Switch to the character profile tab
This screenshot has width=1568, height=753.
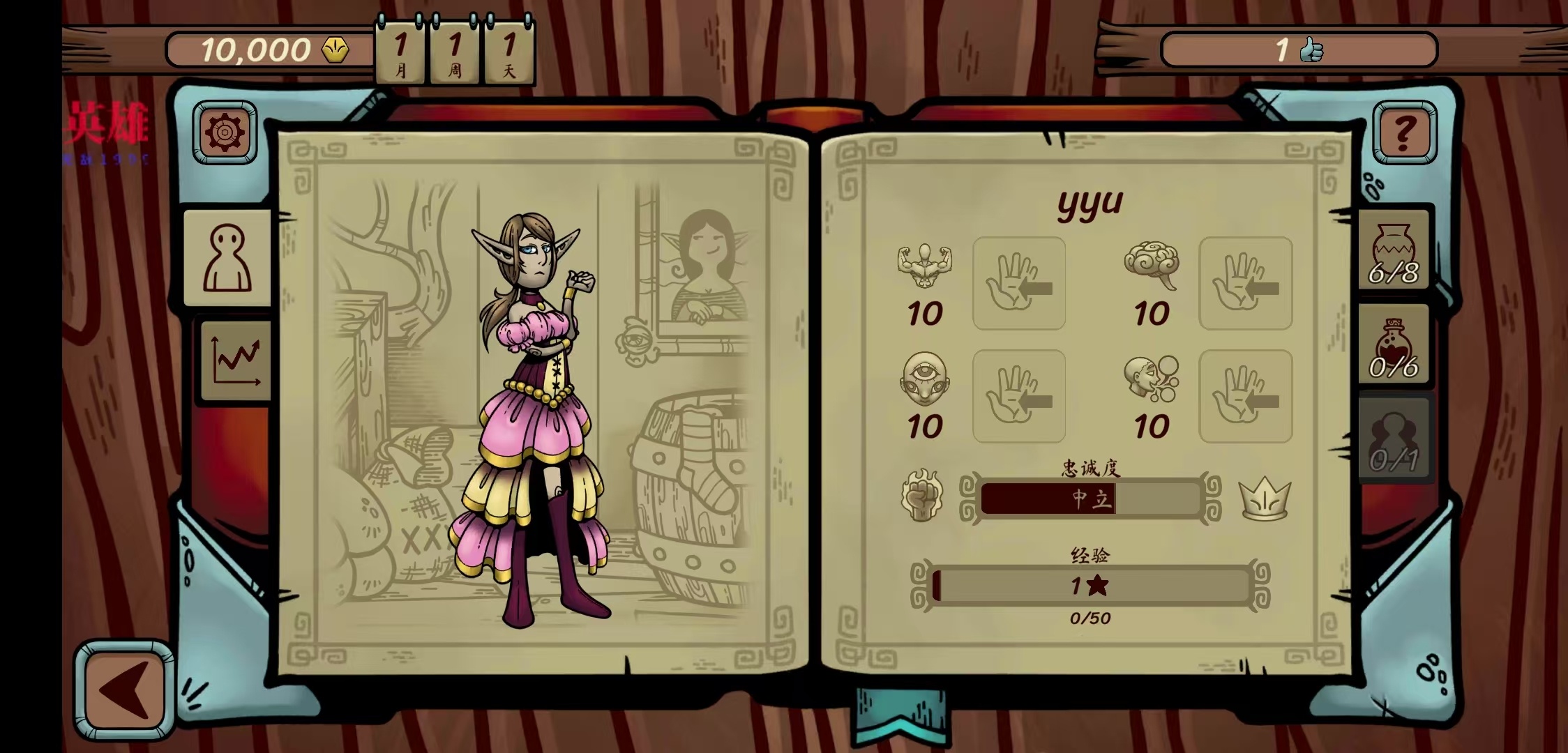pos(227,258)
